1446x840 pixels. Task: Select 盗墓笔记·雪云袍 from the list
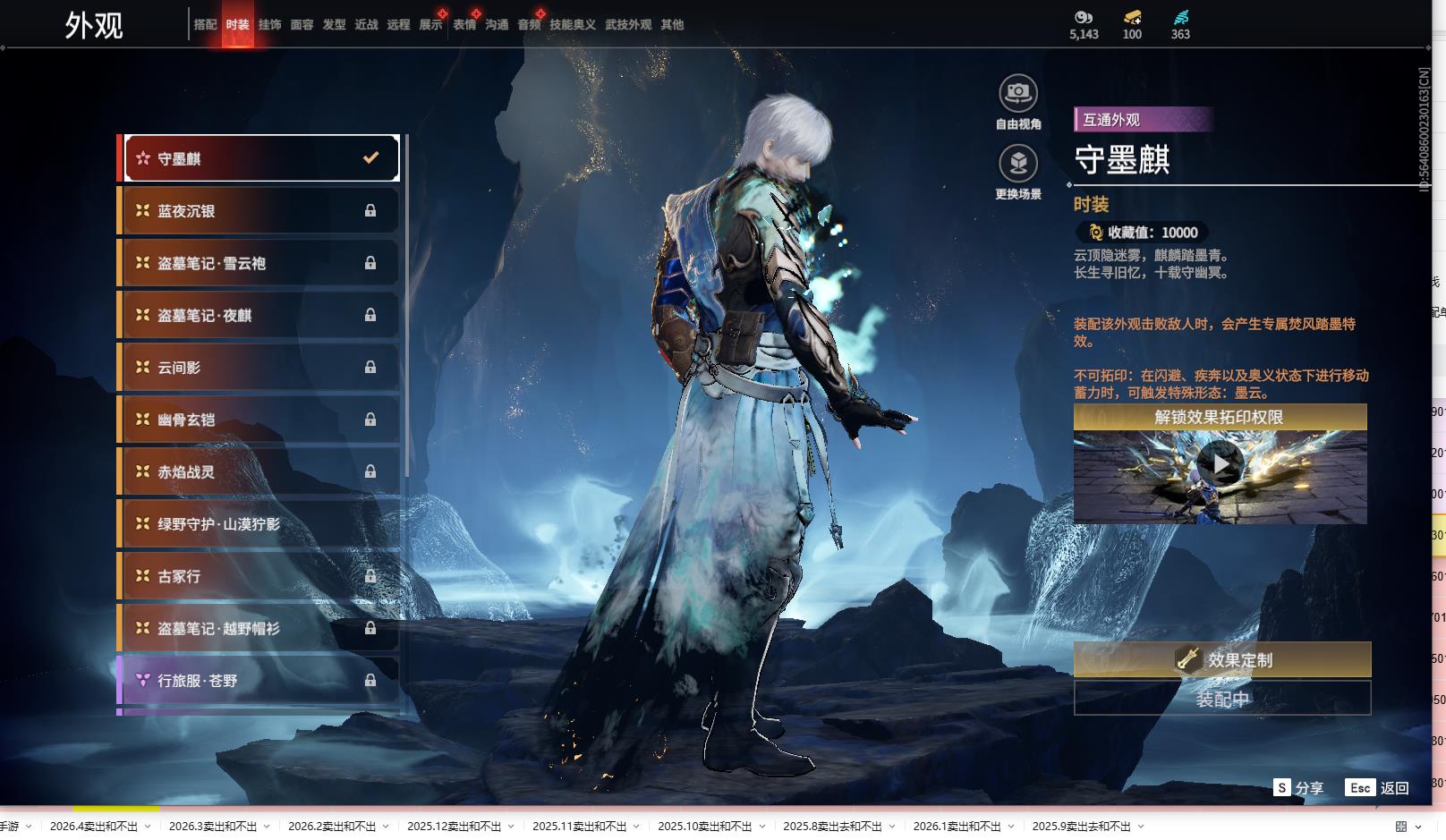pos(259,263)
